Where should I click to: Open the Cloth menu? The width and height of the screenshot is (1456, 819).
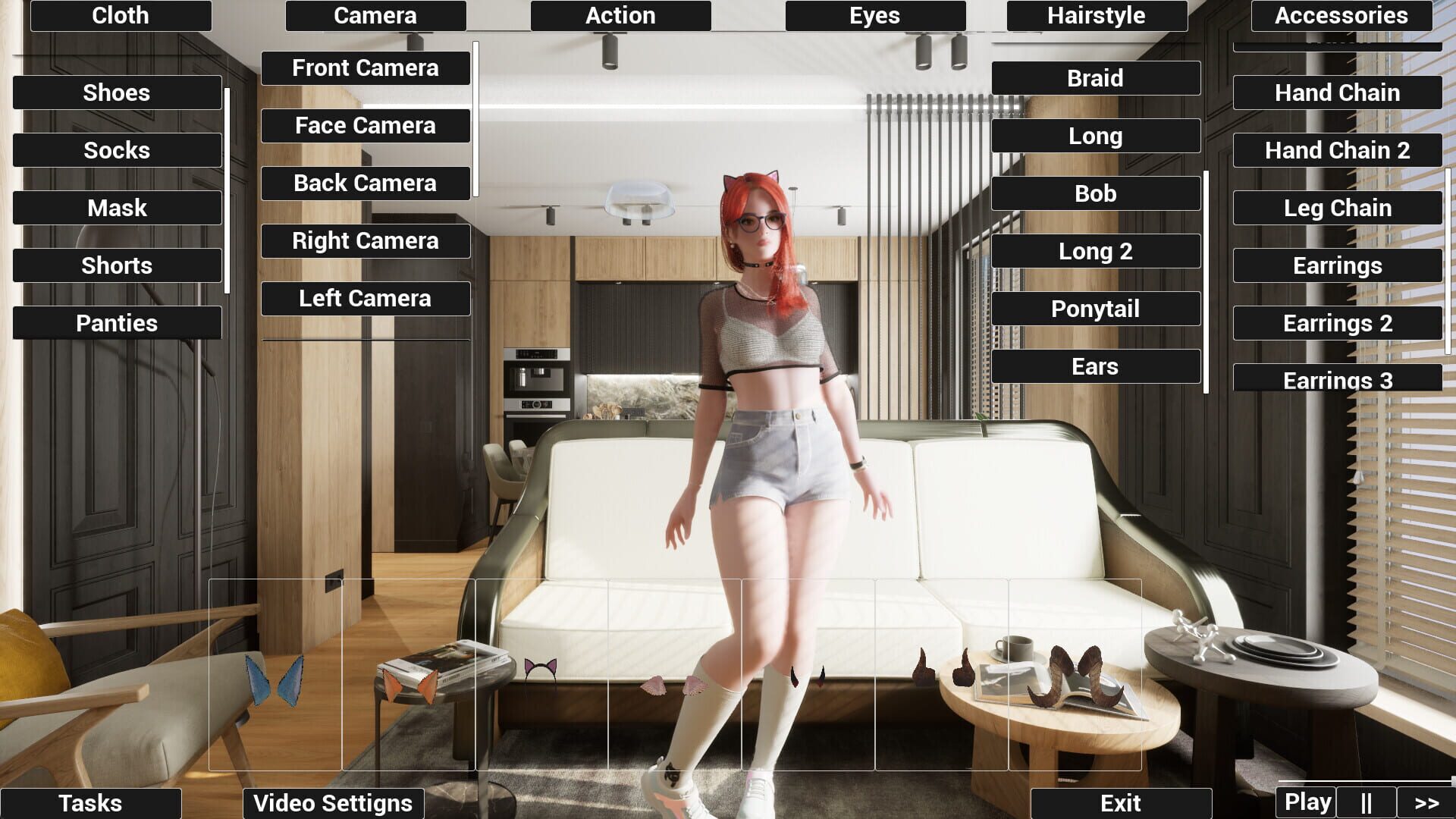[x=120, y=15]
